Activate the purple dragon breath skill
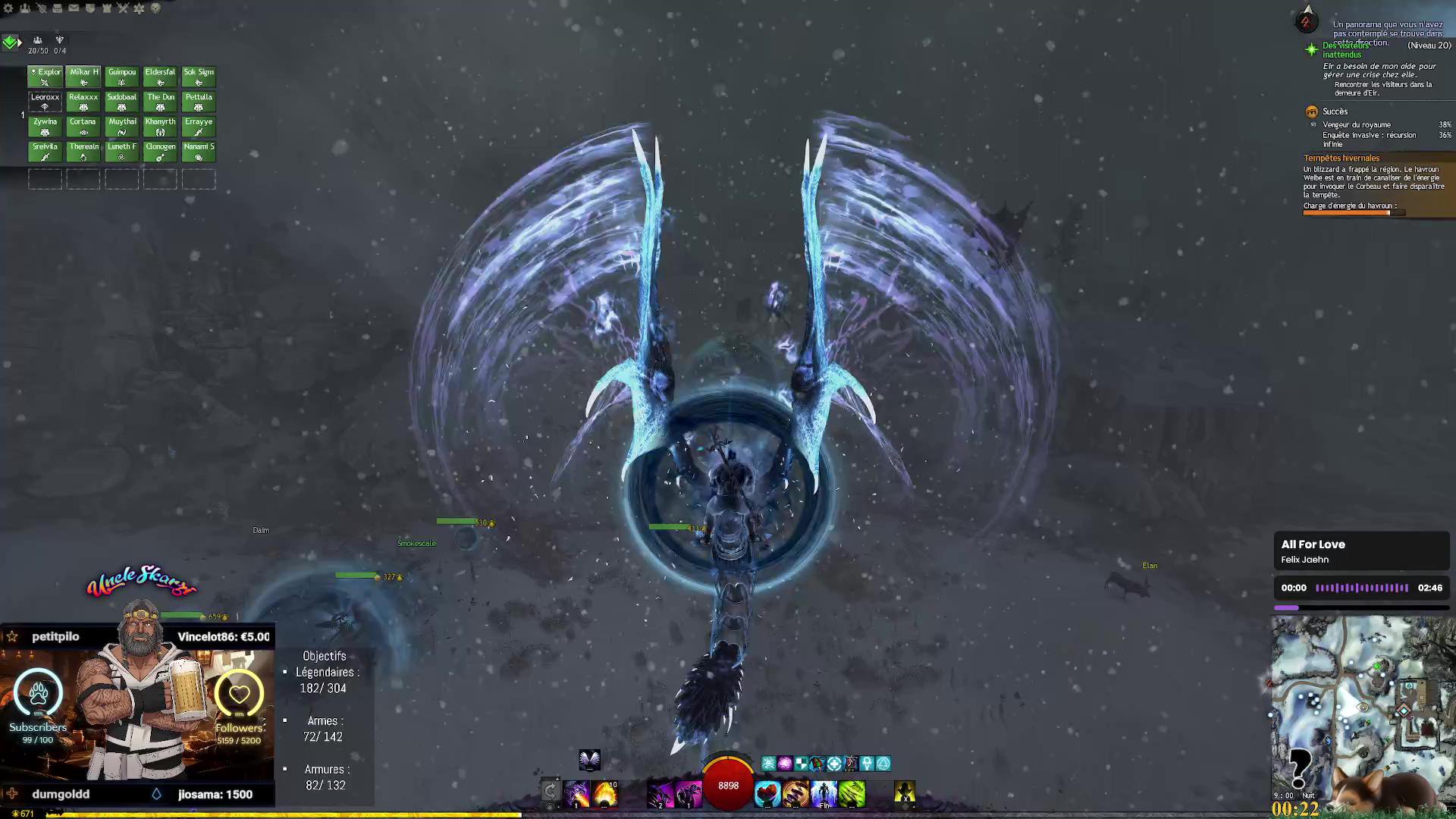 click(x=576, y=794)
